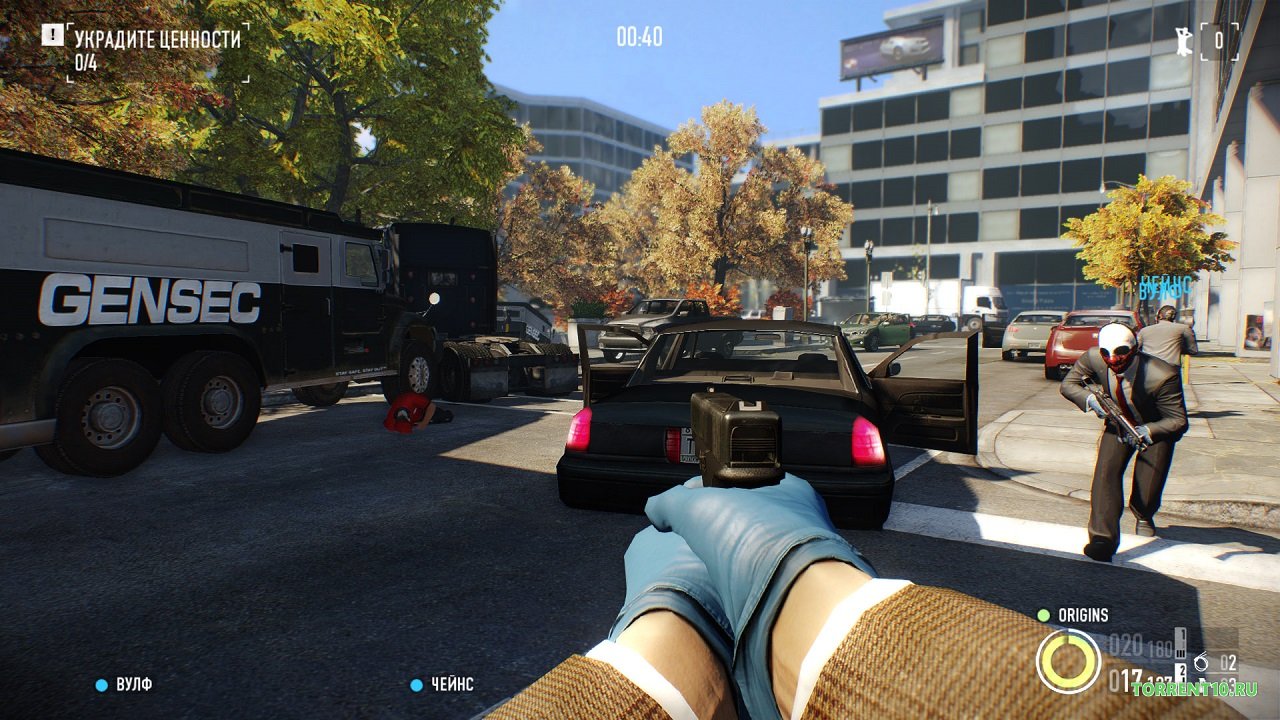Click the hostage counter icon

pos(1185,41)
